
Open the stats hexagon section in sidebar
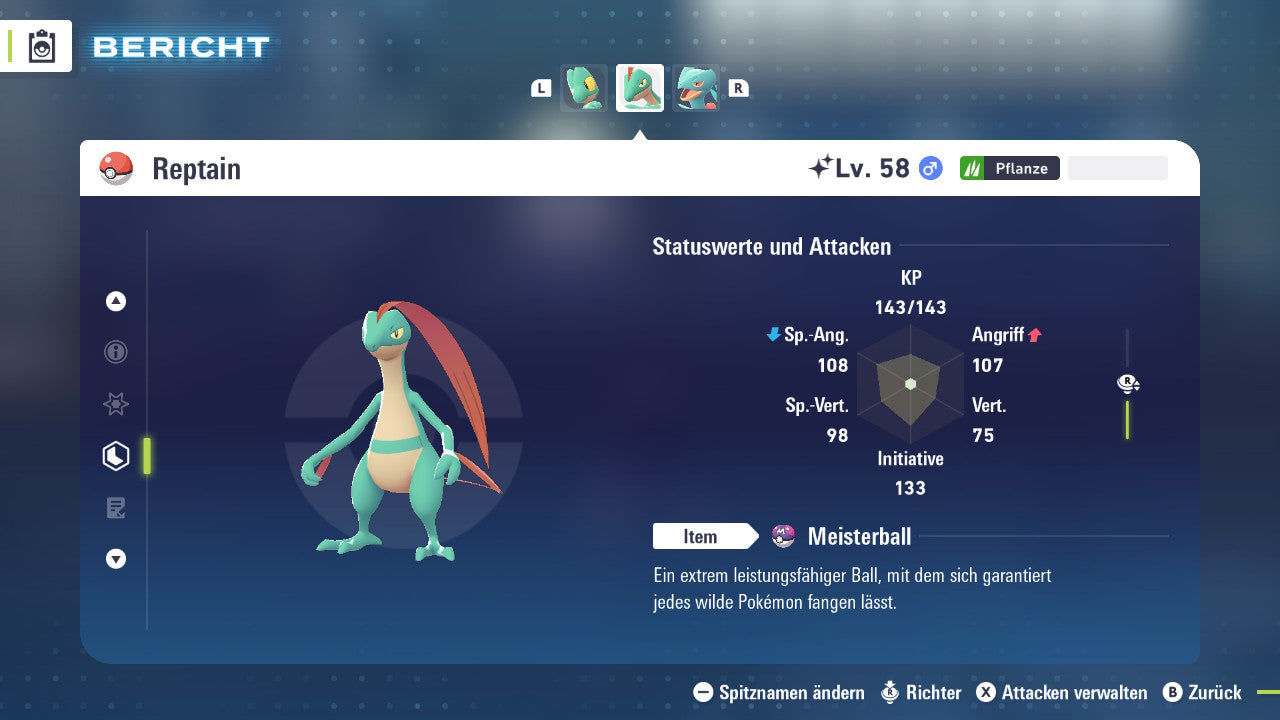pos(116,456)
